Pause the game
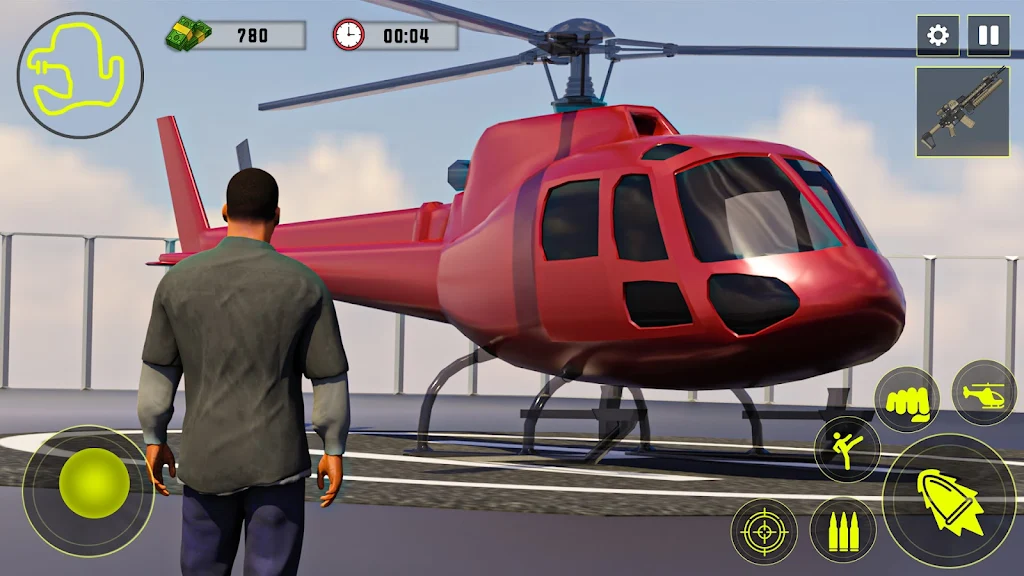Screen dimensions: 1024x576 pos(988,36)
